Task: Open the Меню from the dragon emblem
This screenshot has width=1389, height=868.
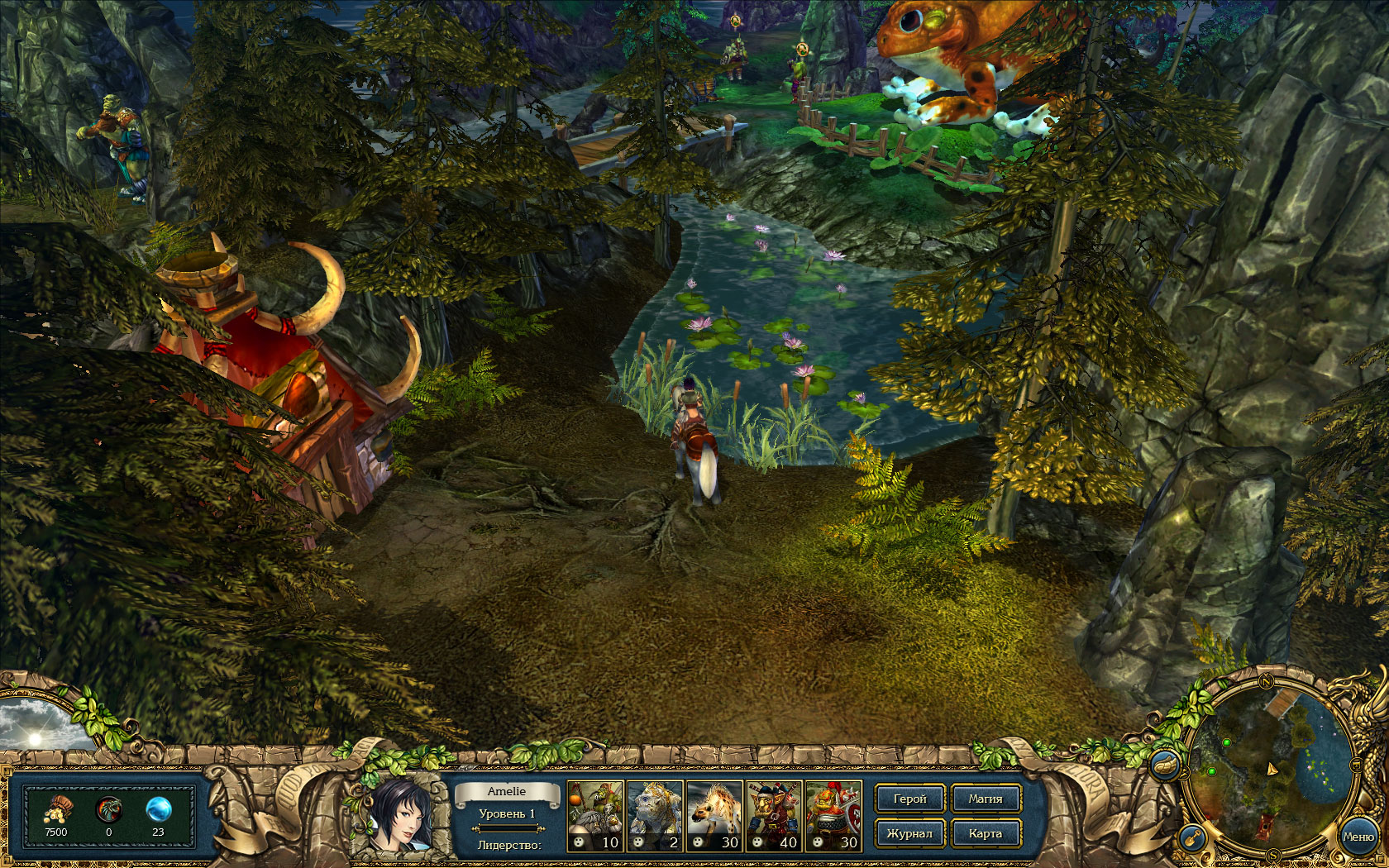Action: pyautogui.click(x=1359, y=836)
